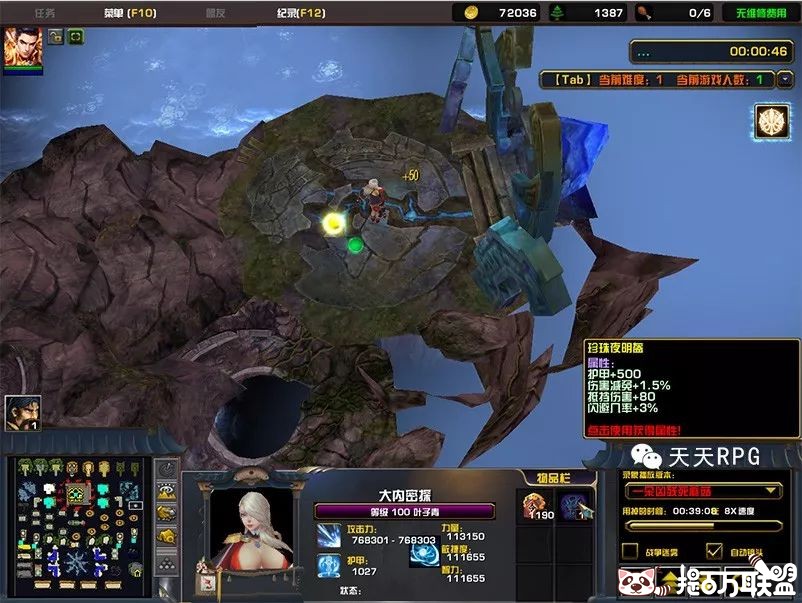802x603 pixels.
Task: Click the attack power skill icon
Action: pos(329,535)
